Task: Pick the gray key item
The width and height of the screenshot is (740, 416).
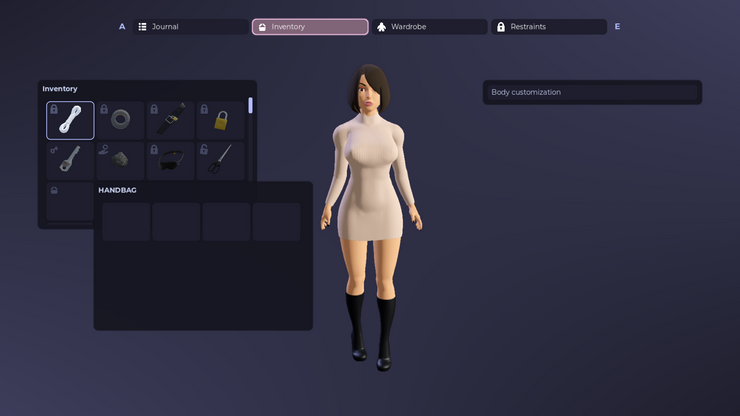Action: pos(70,160)
